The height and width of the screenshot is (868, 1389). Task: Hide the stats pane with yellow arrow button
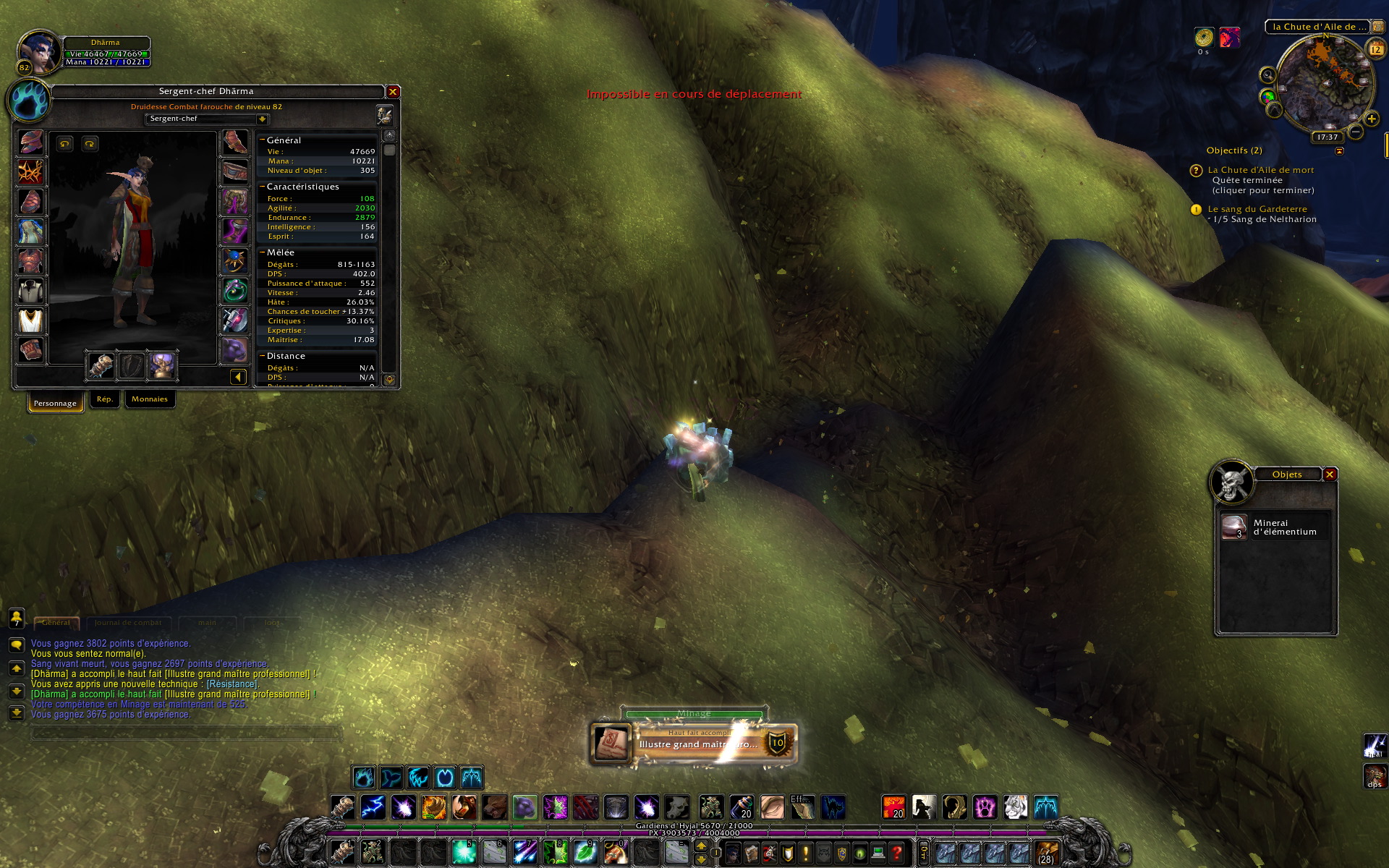pos(238,376)
